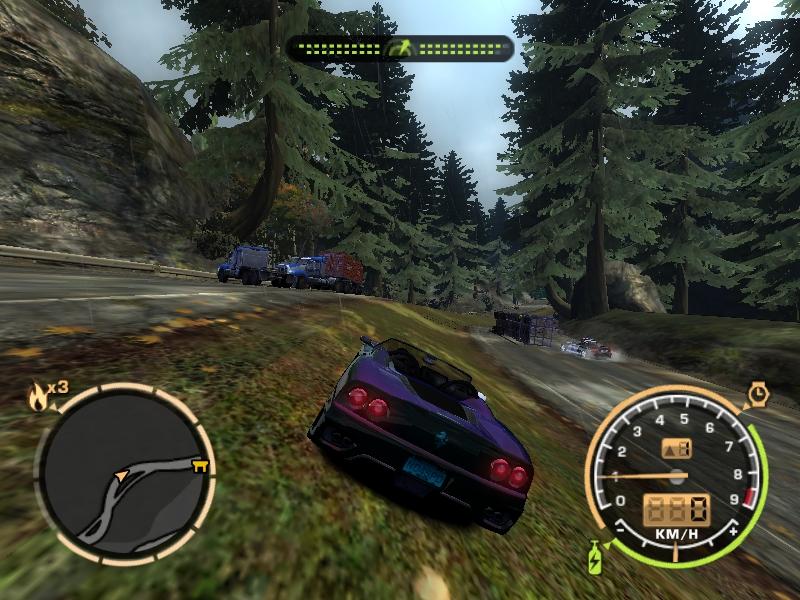Screen dimensions: 800x600
Task: Activate the nitrous bottle icon
Action: click(597, 555)
